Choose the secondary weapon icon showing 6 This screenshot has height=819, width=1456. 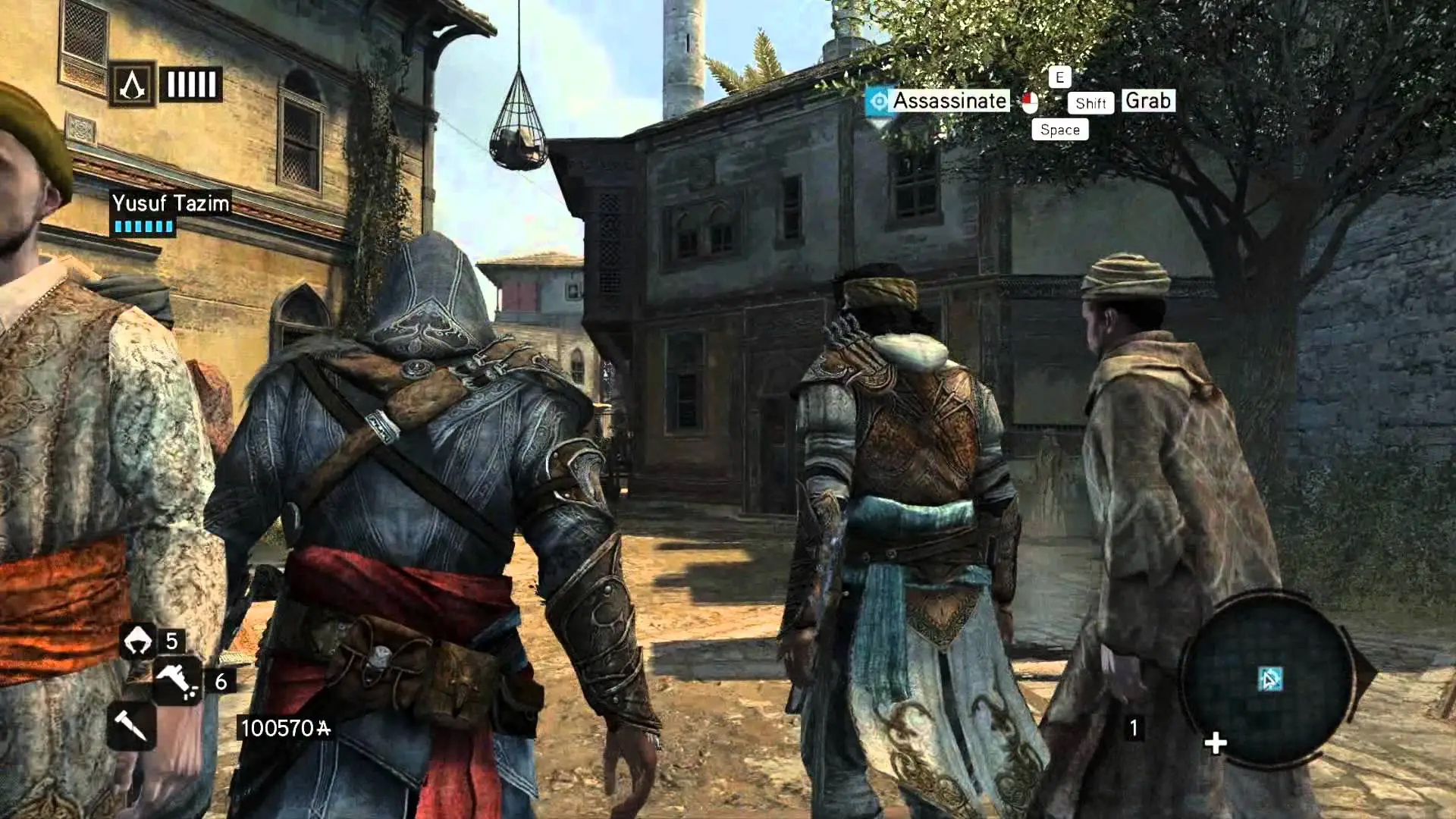coord(177,680)
